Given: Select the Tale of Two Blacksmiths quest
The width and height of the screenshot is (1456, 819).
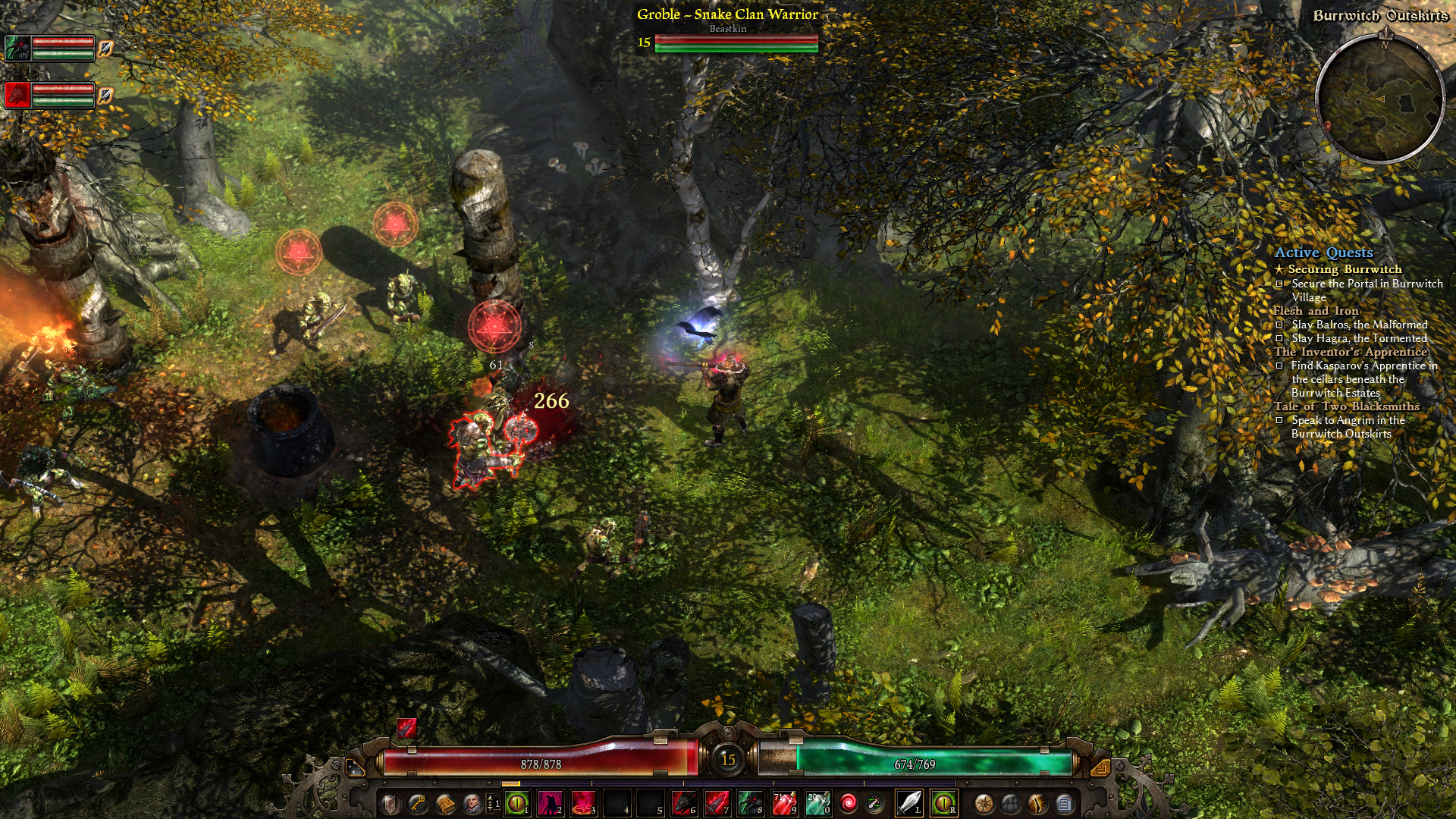Looking at the screenshot, I should [1346, 406].
